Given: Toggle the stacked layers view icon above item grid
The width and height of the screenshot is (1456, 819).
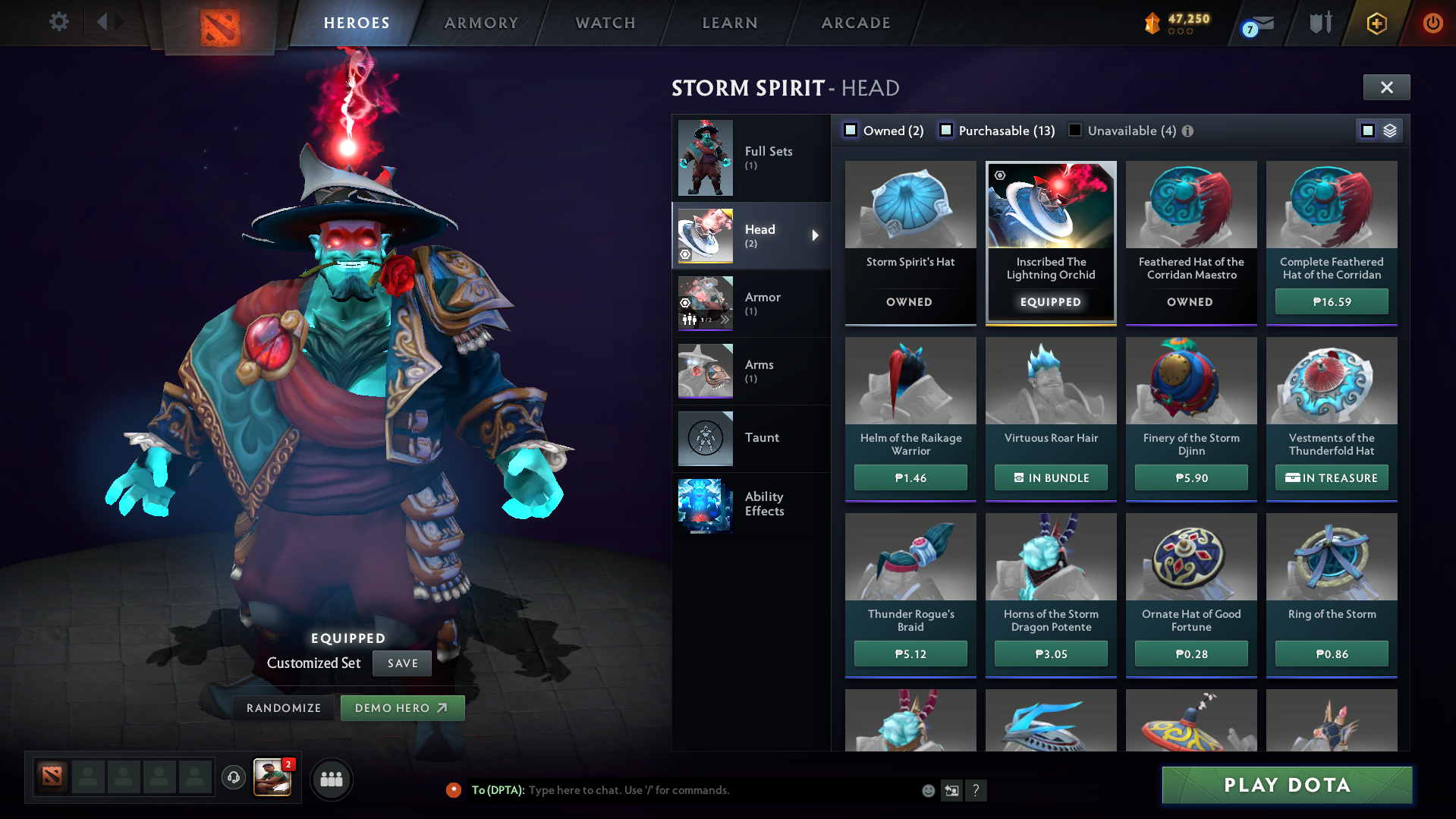Looking at the screenshot, I should pyautogui.click(x=1390, y=130).
